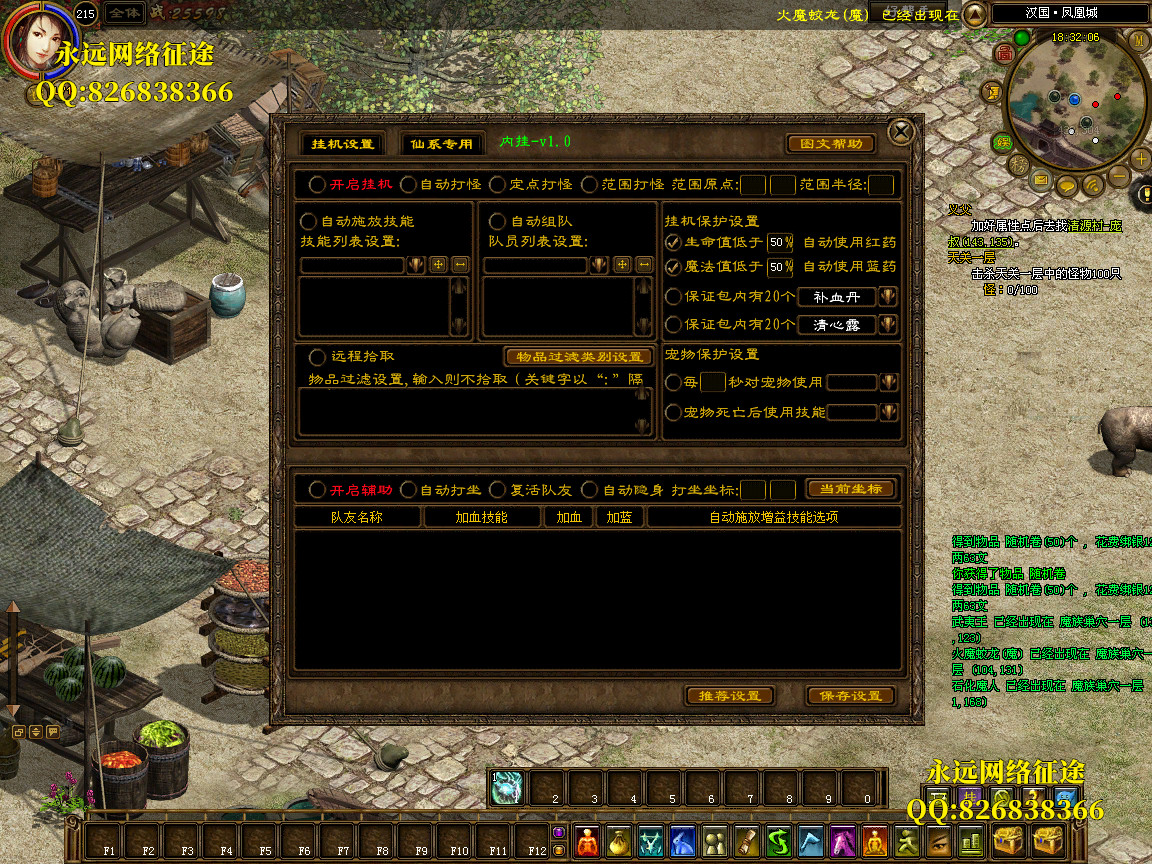
Task: Select the 开启挂机 radio option
Action: click(x=317, y=185)
